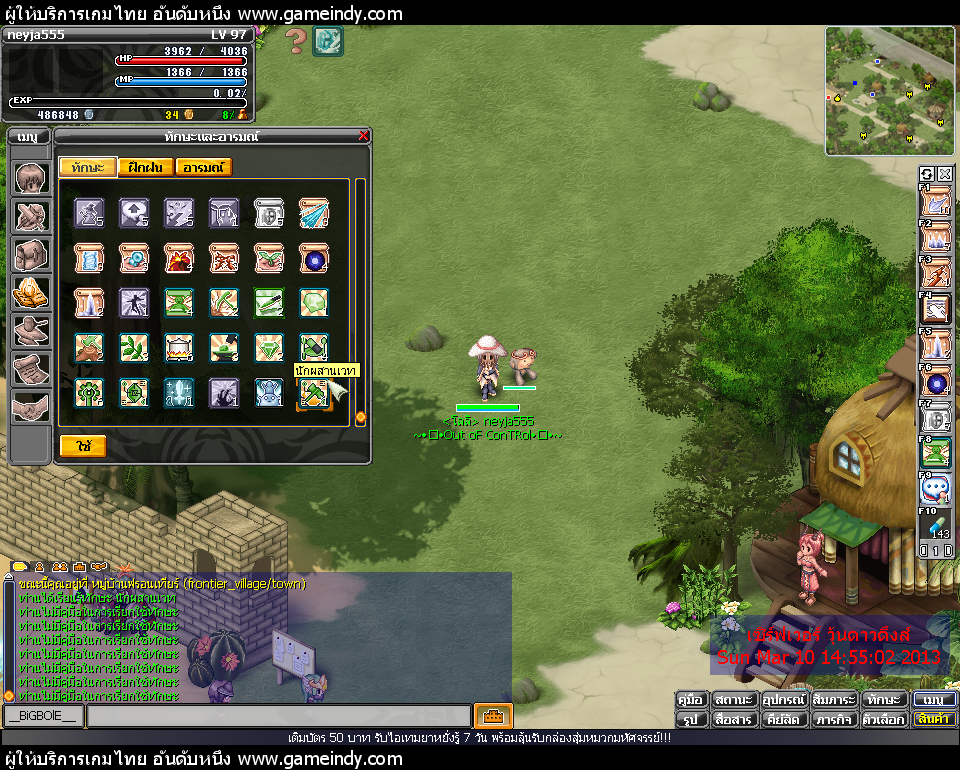Click the question mark help icon

click(296, 41)
